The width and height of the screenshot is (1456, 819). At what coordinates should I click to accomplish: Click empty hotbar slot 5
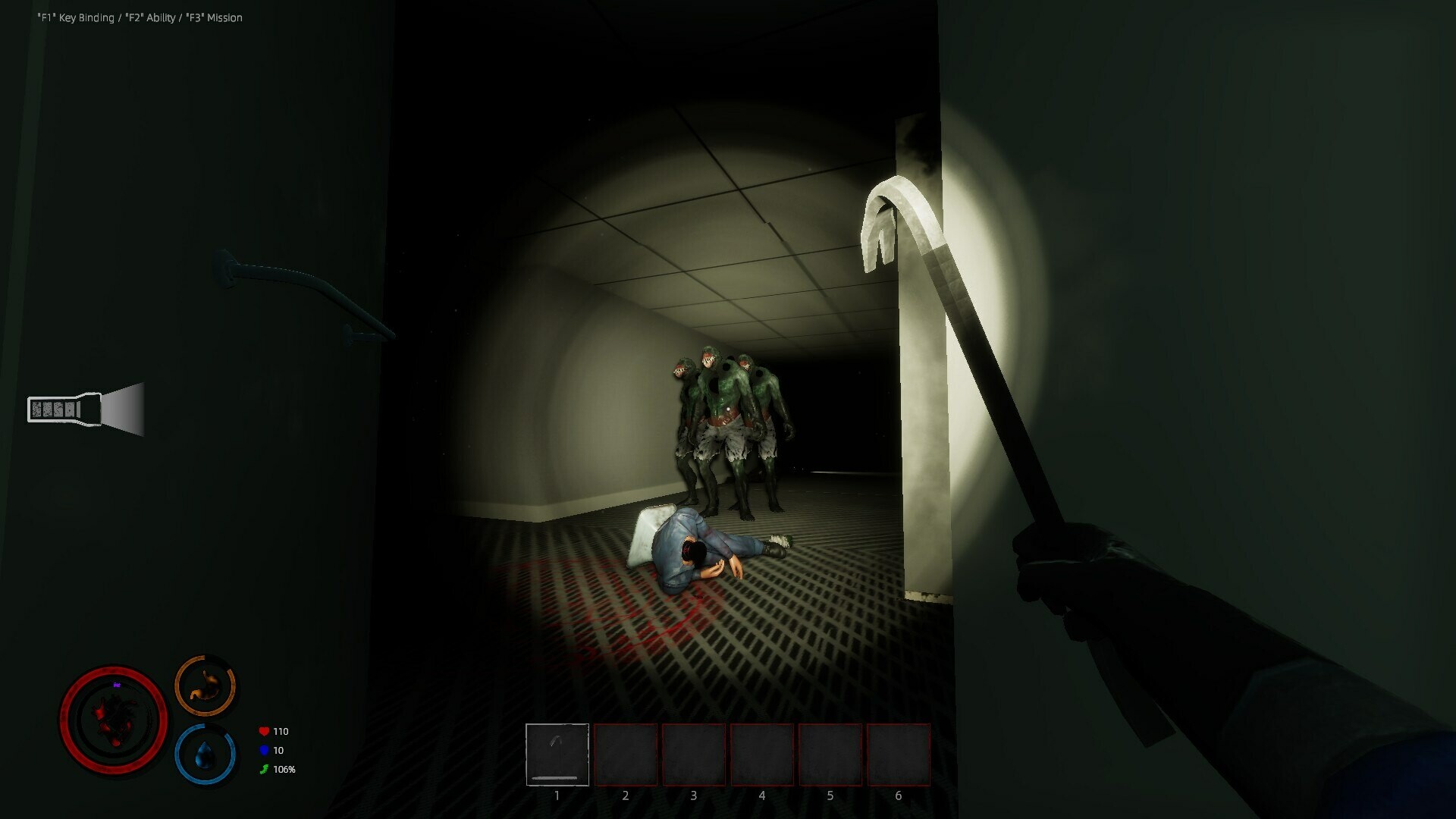830,756
